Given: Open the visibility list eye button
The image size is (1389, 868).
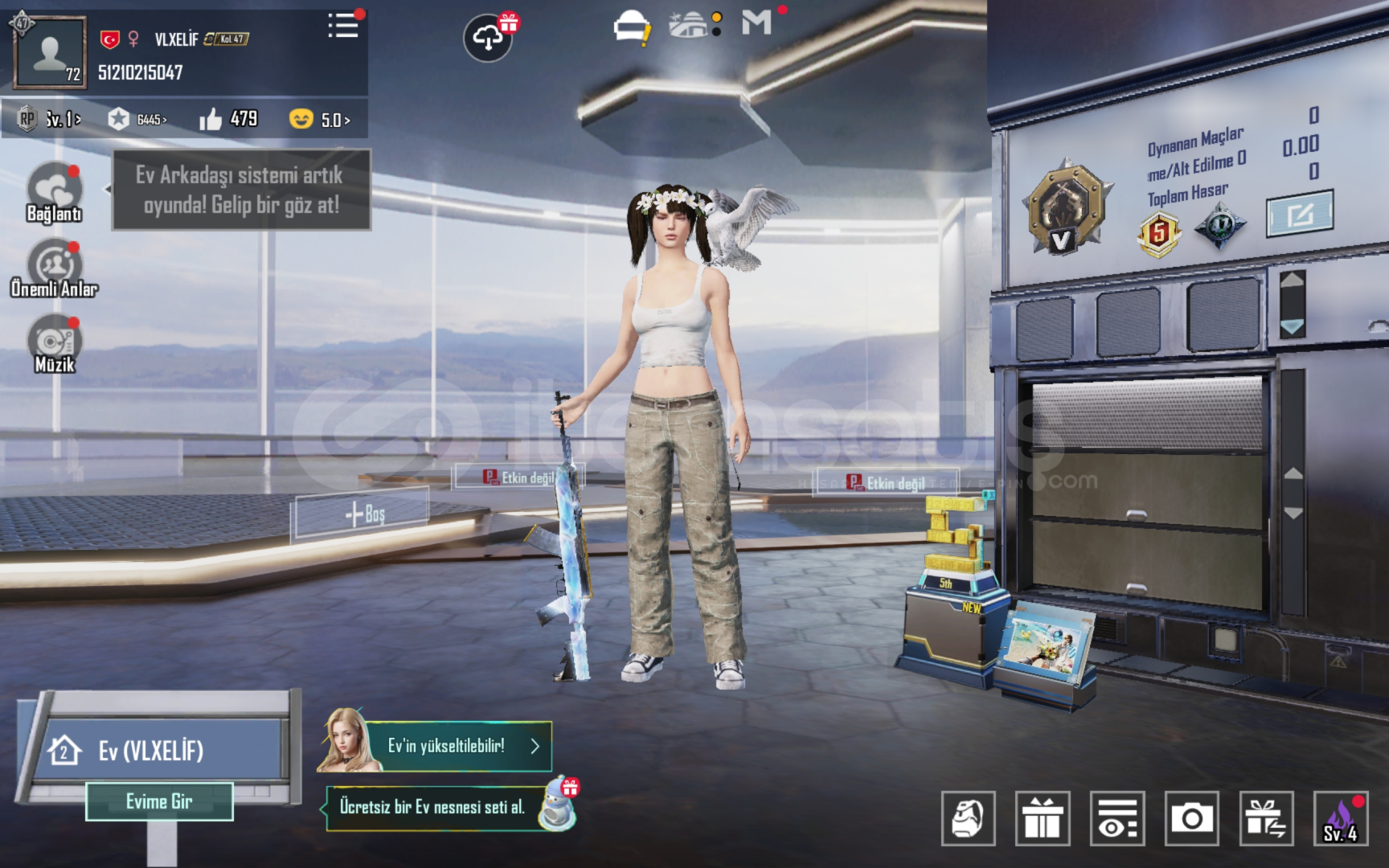Looking at the screenshot, I should click(x=1117, y=818).
